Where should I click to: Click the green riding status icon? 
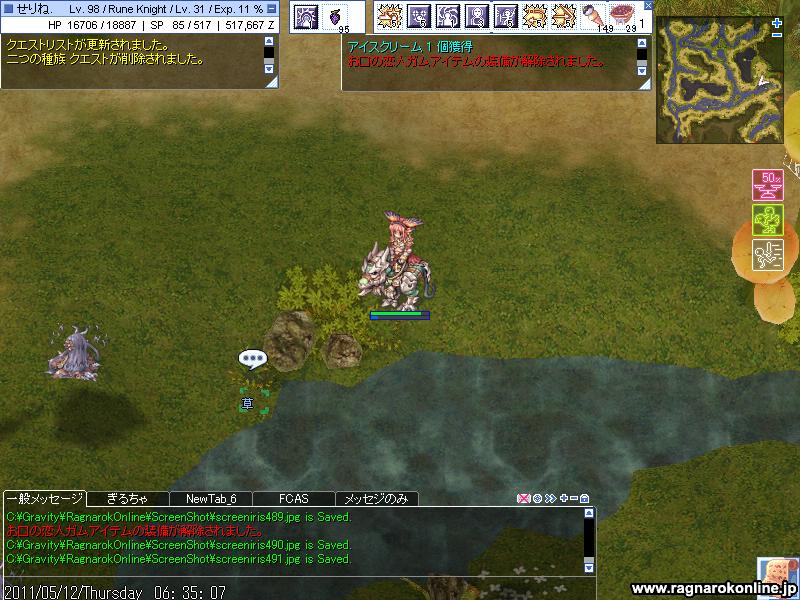pos(766,219)
